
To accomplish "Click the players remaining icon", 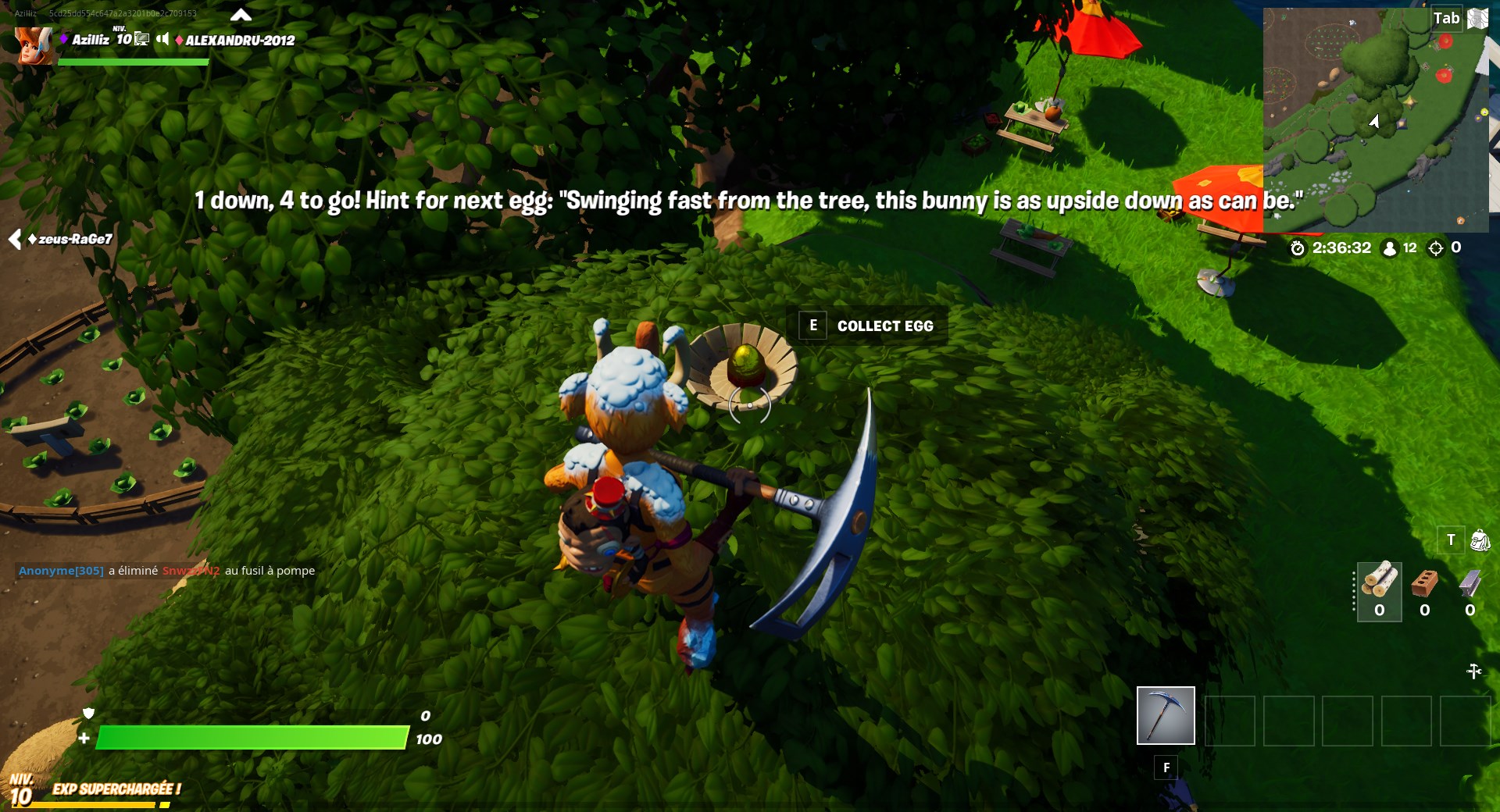I will (x=1388, y=248).
